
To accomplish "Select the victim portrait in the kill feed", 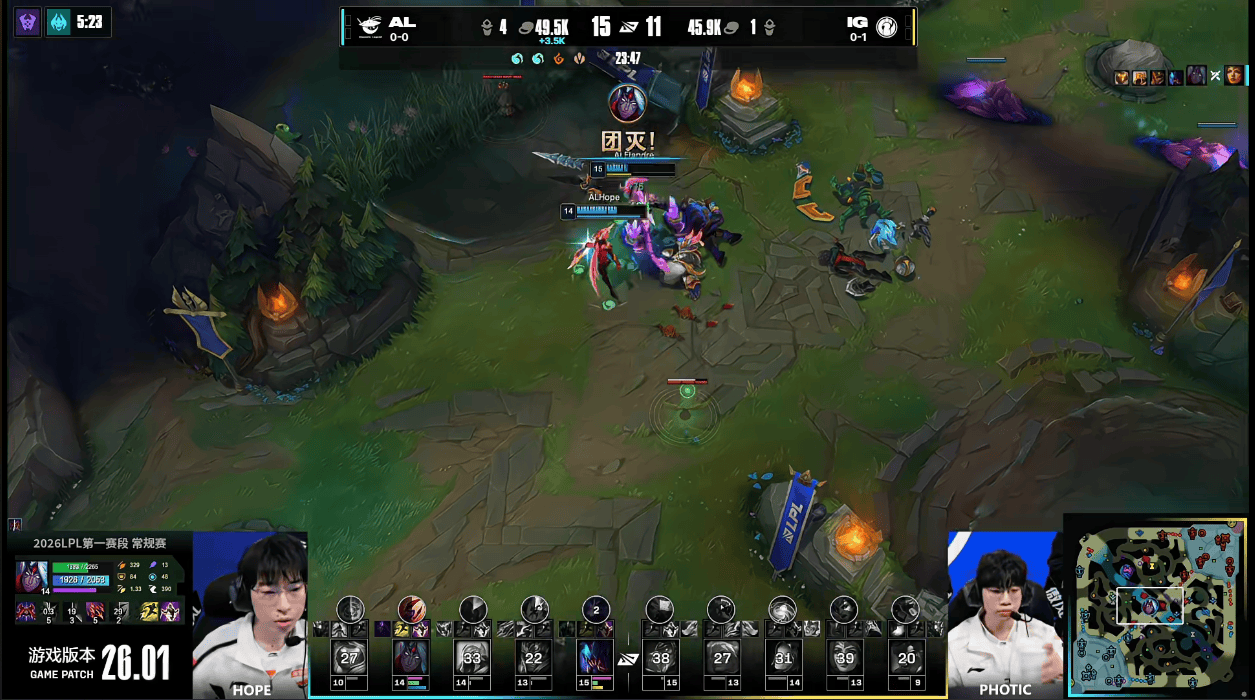I will [x=1233, y=76].
